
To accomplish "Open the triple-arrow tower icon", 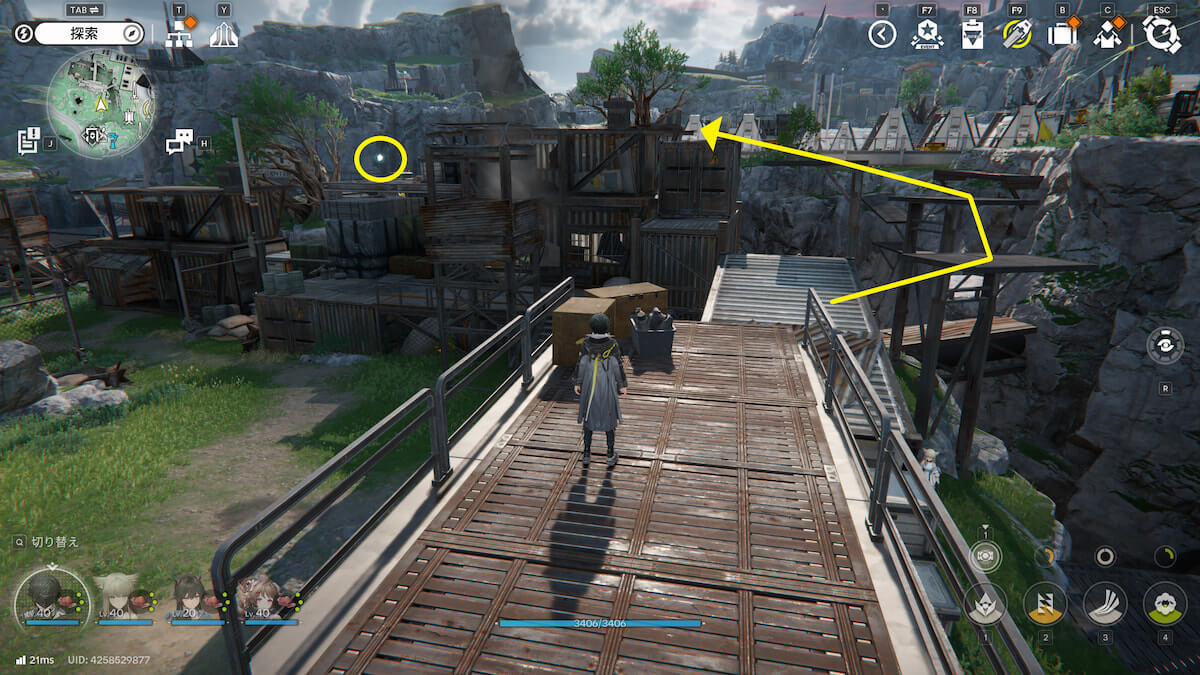I will coord(224,35).
